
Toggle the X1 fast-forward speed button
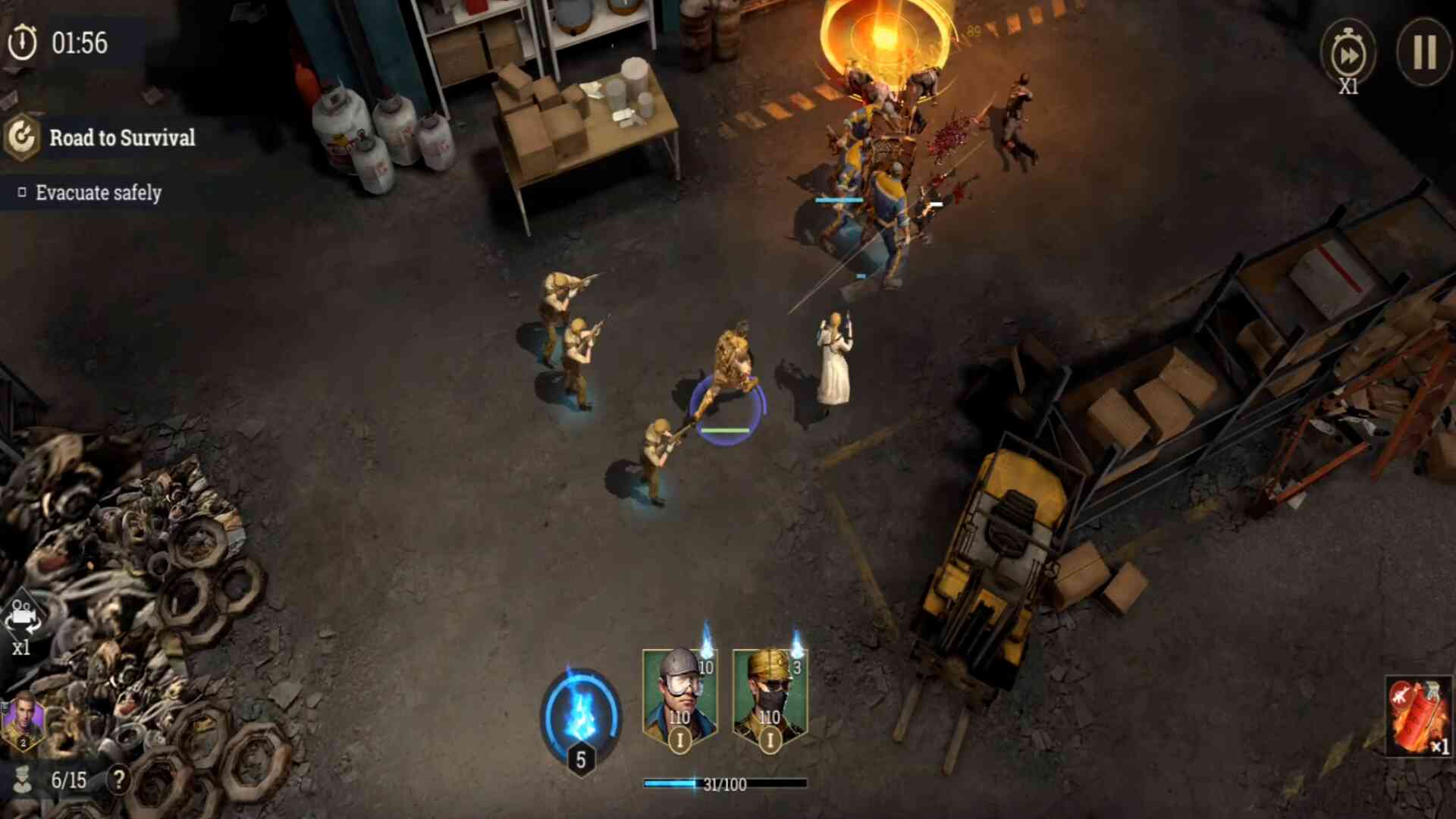[x=1348, y=56]
